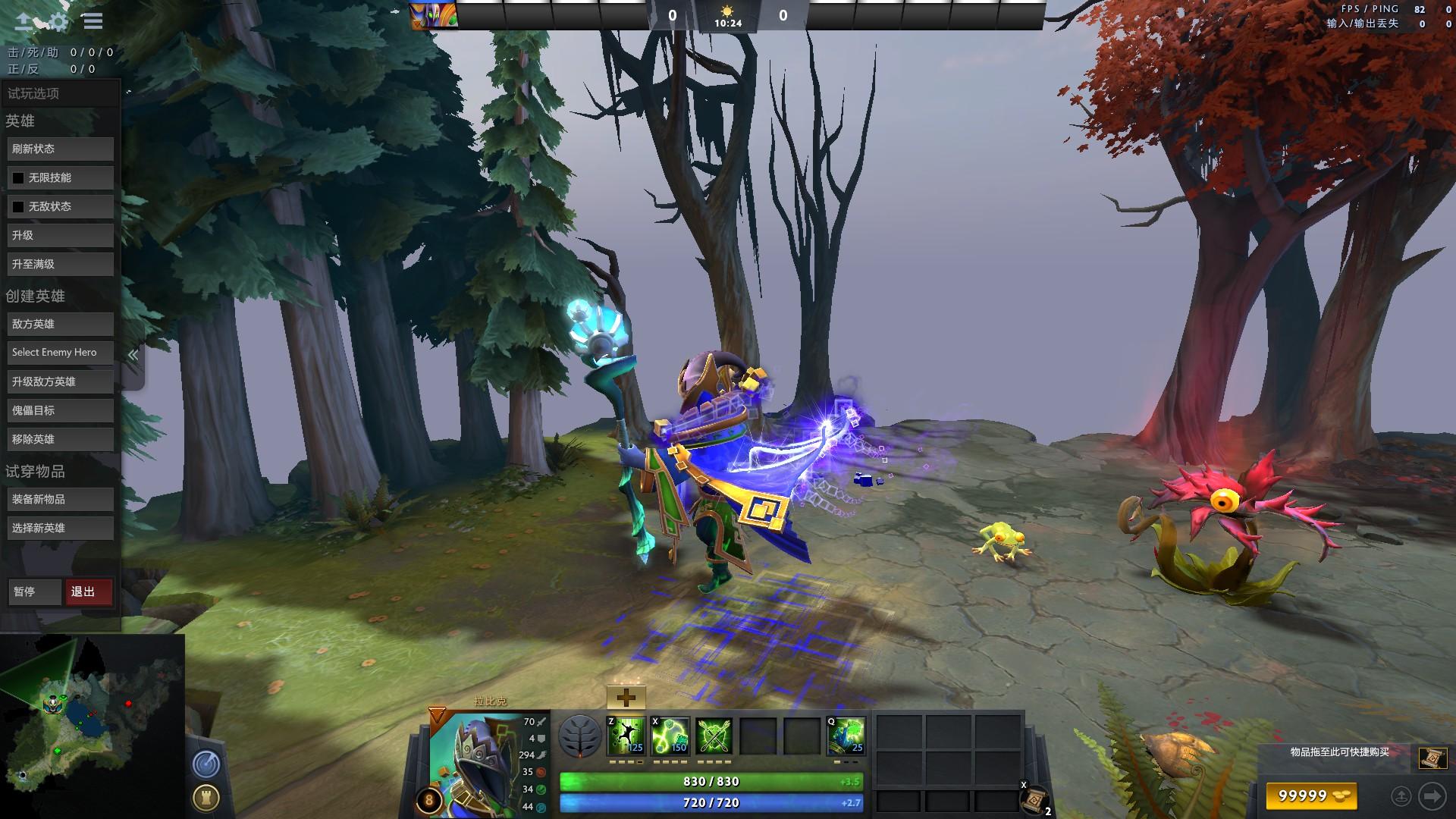The image size is (1456, 819).
Task: Click the minimap
Action: click(x=91, y=726)
